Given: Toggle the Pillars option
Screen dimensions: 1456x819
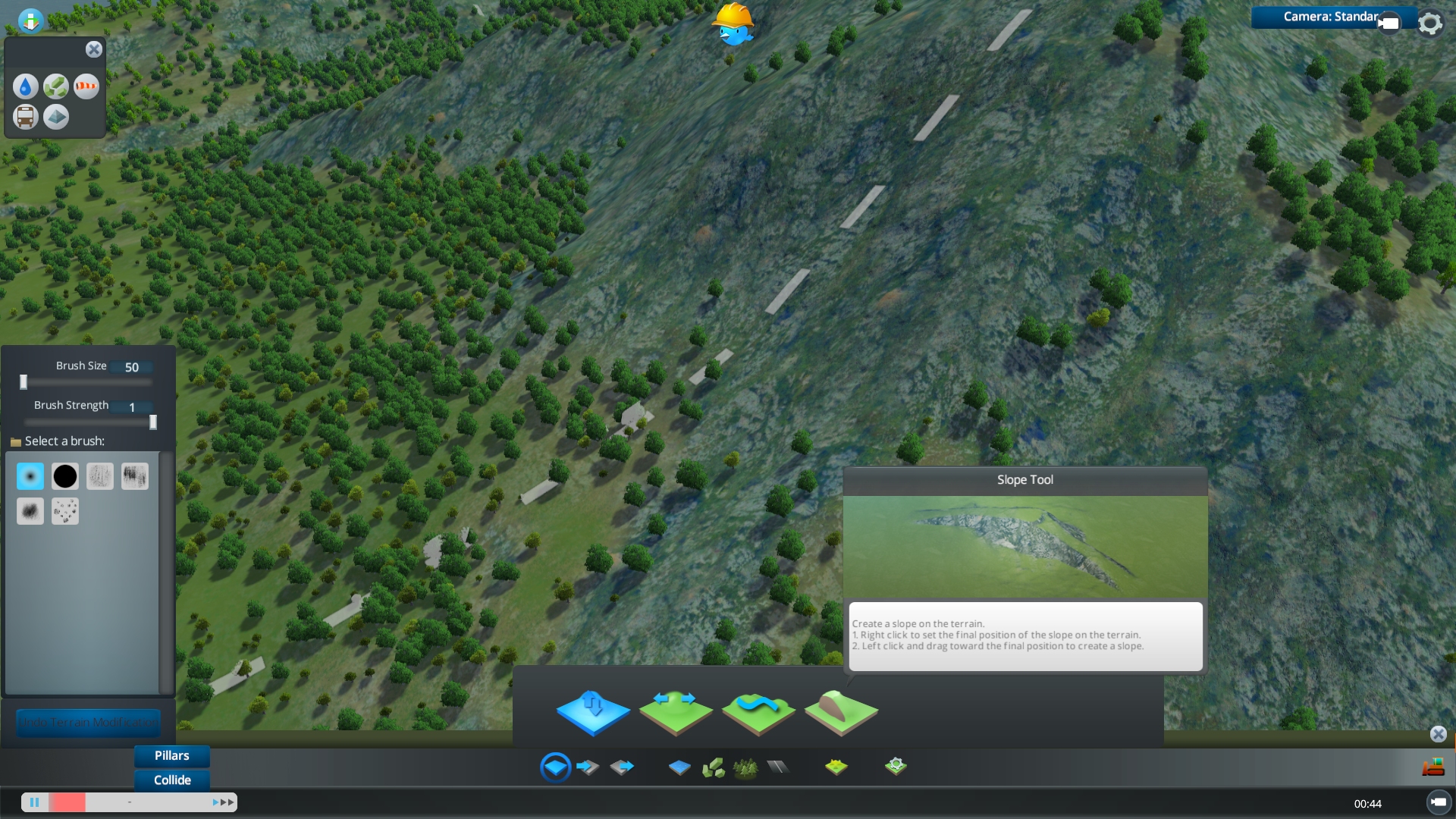Looking at the screenshot, I should pos(171,755).
